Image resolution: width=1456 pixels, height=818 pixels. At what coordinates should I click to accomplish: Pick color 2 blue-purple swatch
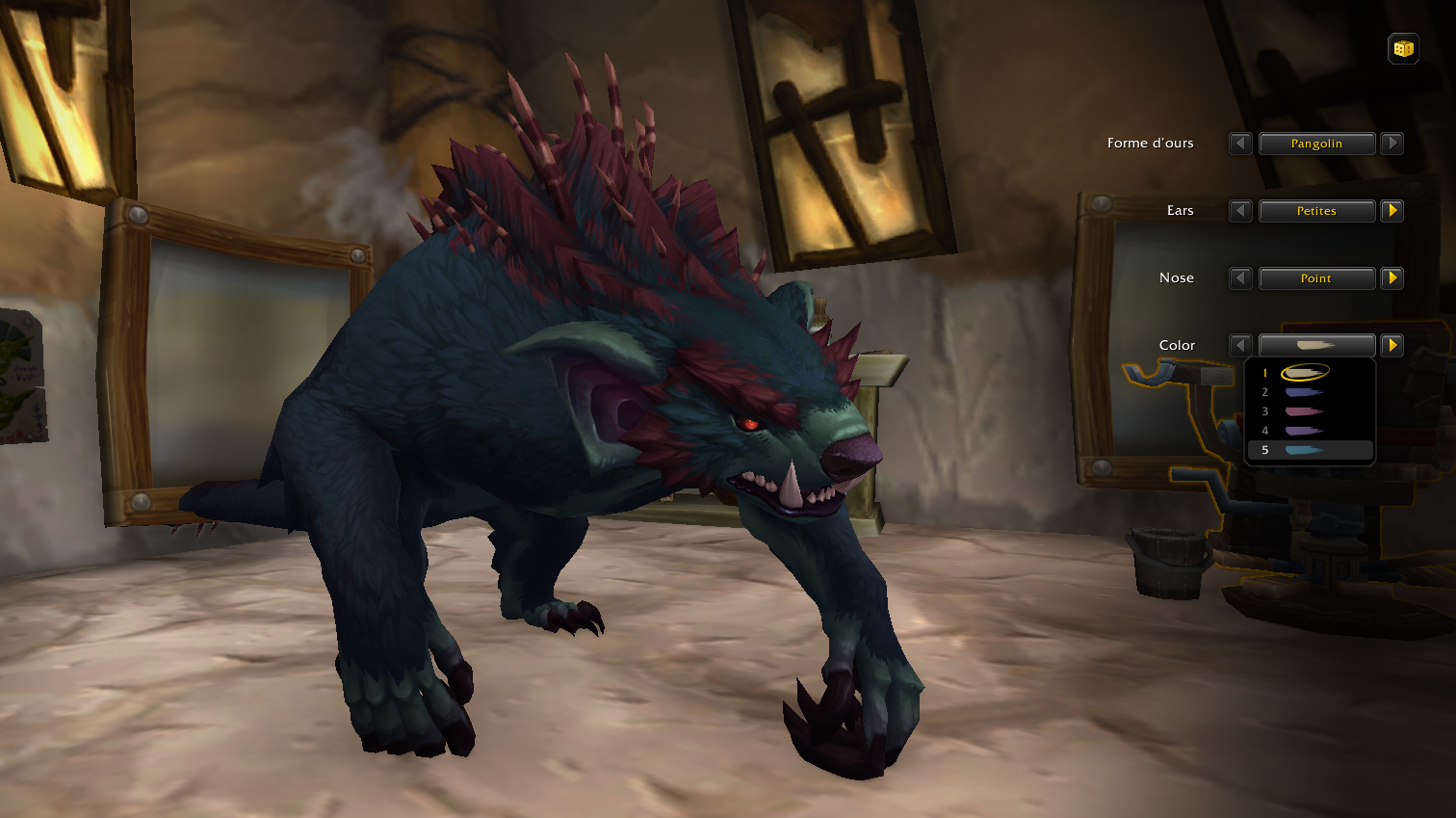1305,392
